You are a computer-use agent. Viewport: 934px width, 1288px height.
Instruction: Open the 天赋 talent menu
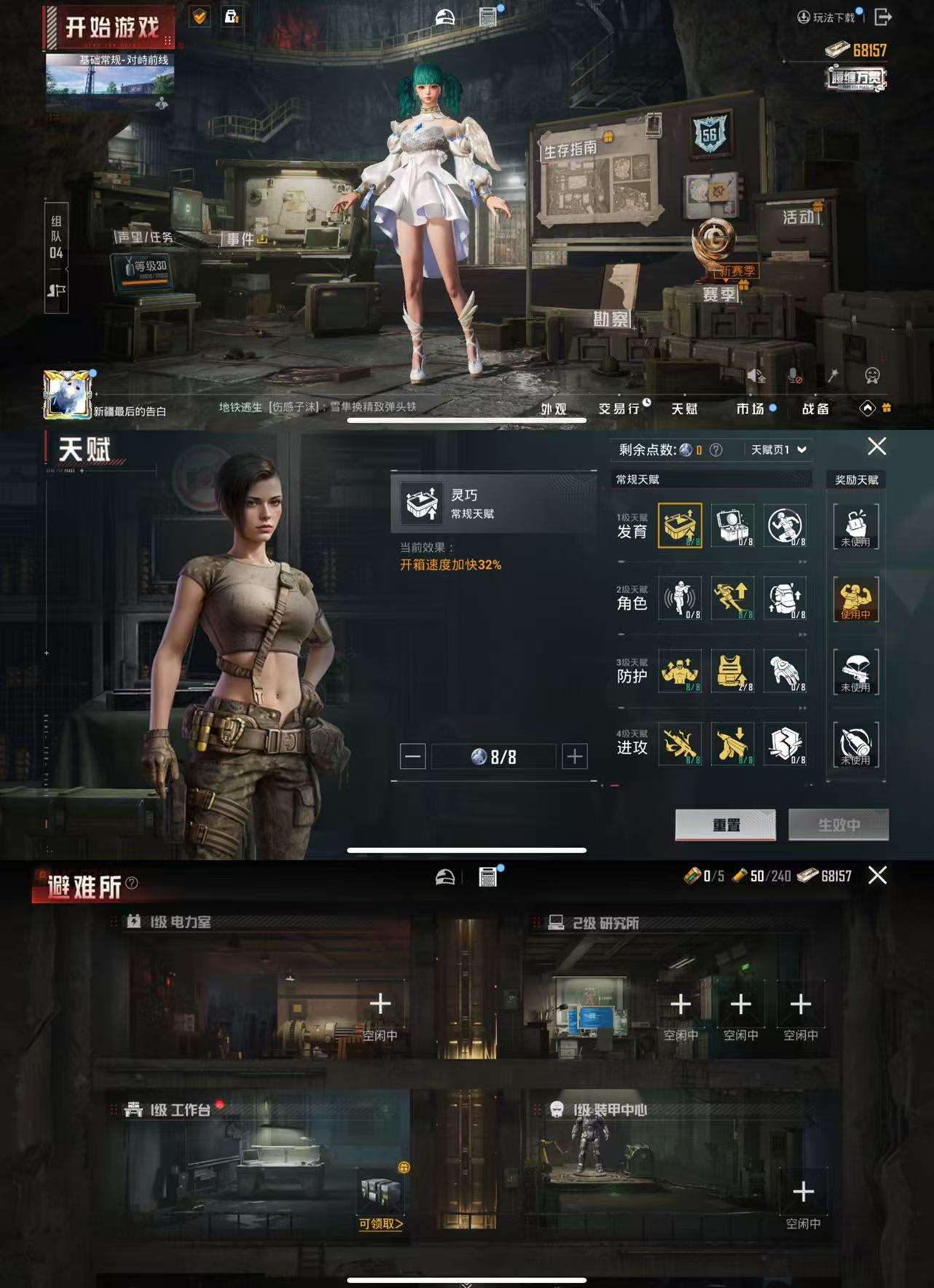point(684,409)
